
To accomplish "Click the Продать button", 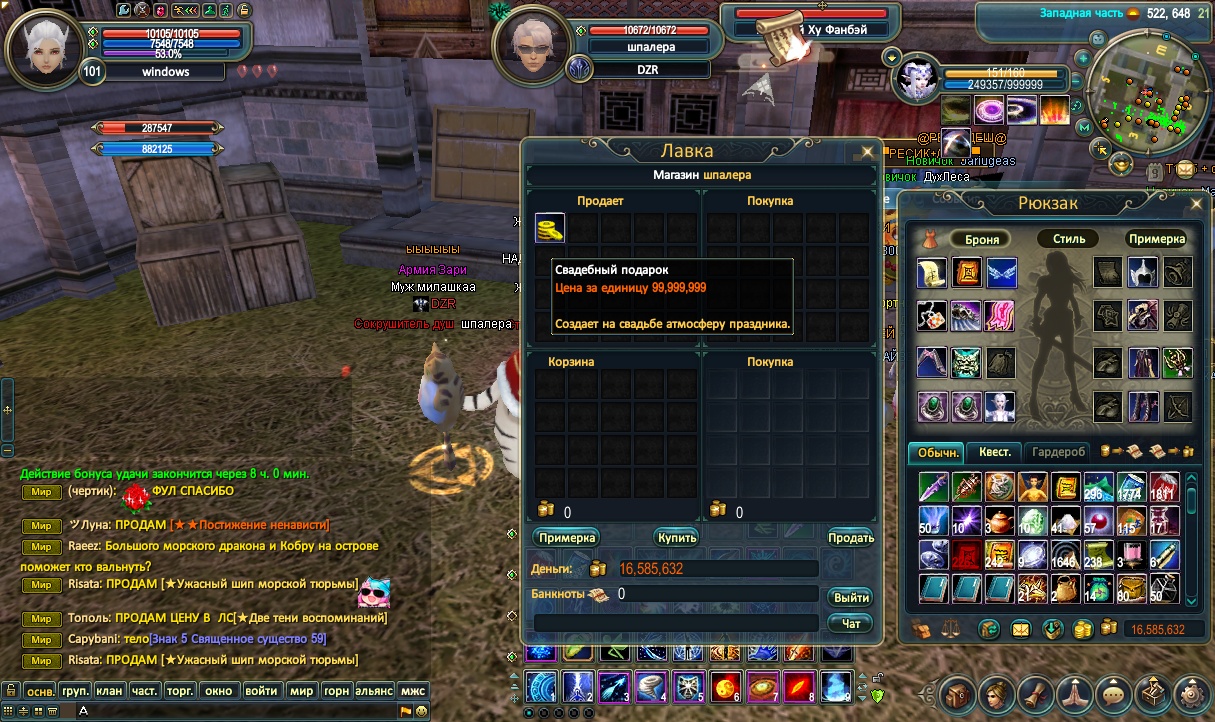I will click(850, 537).
